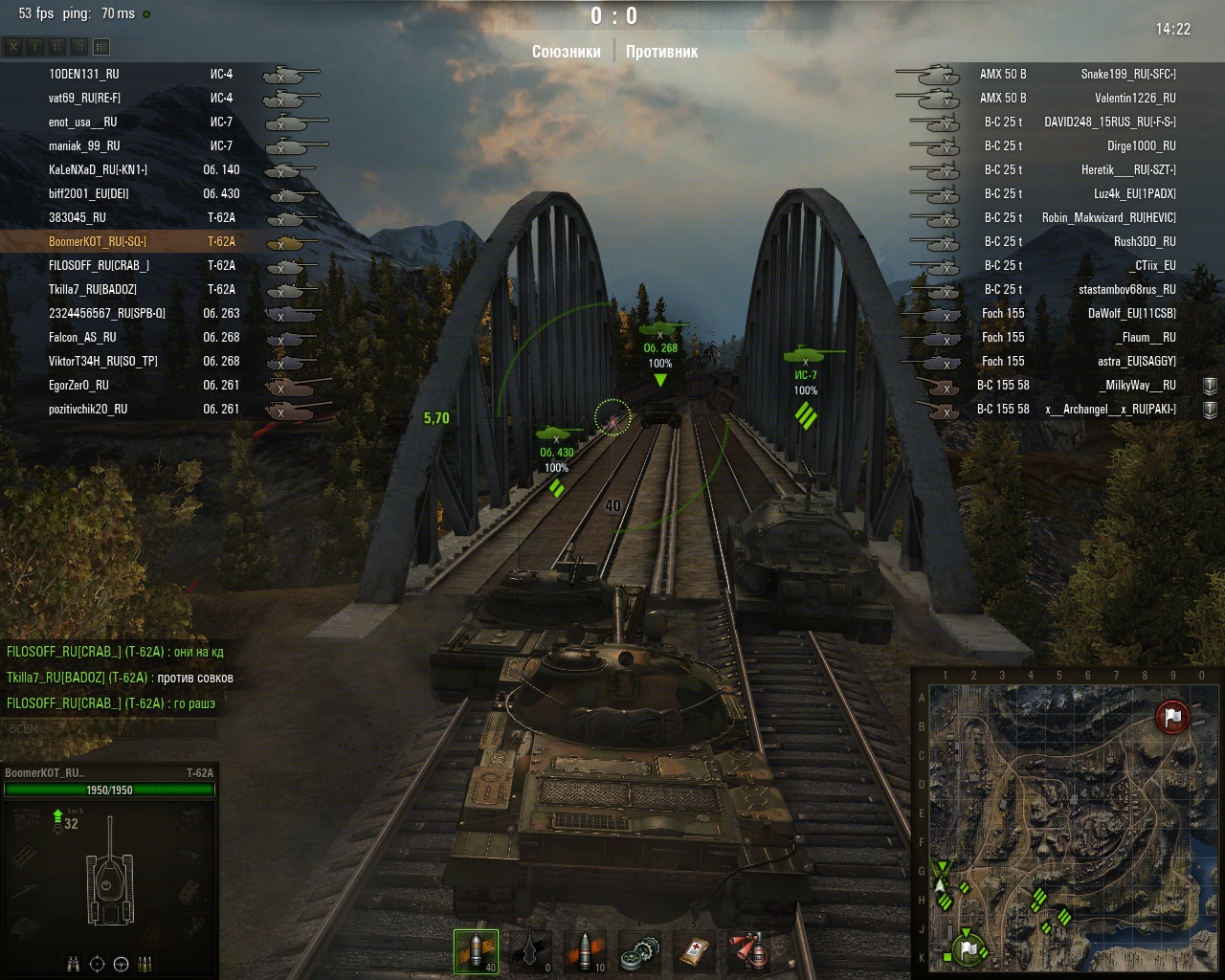1225x980 pixels.
Task: Click the binoculars crew icon in damage panel
Action: coord(74,964)
